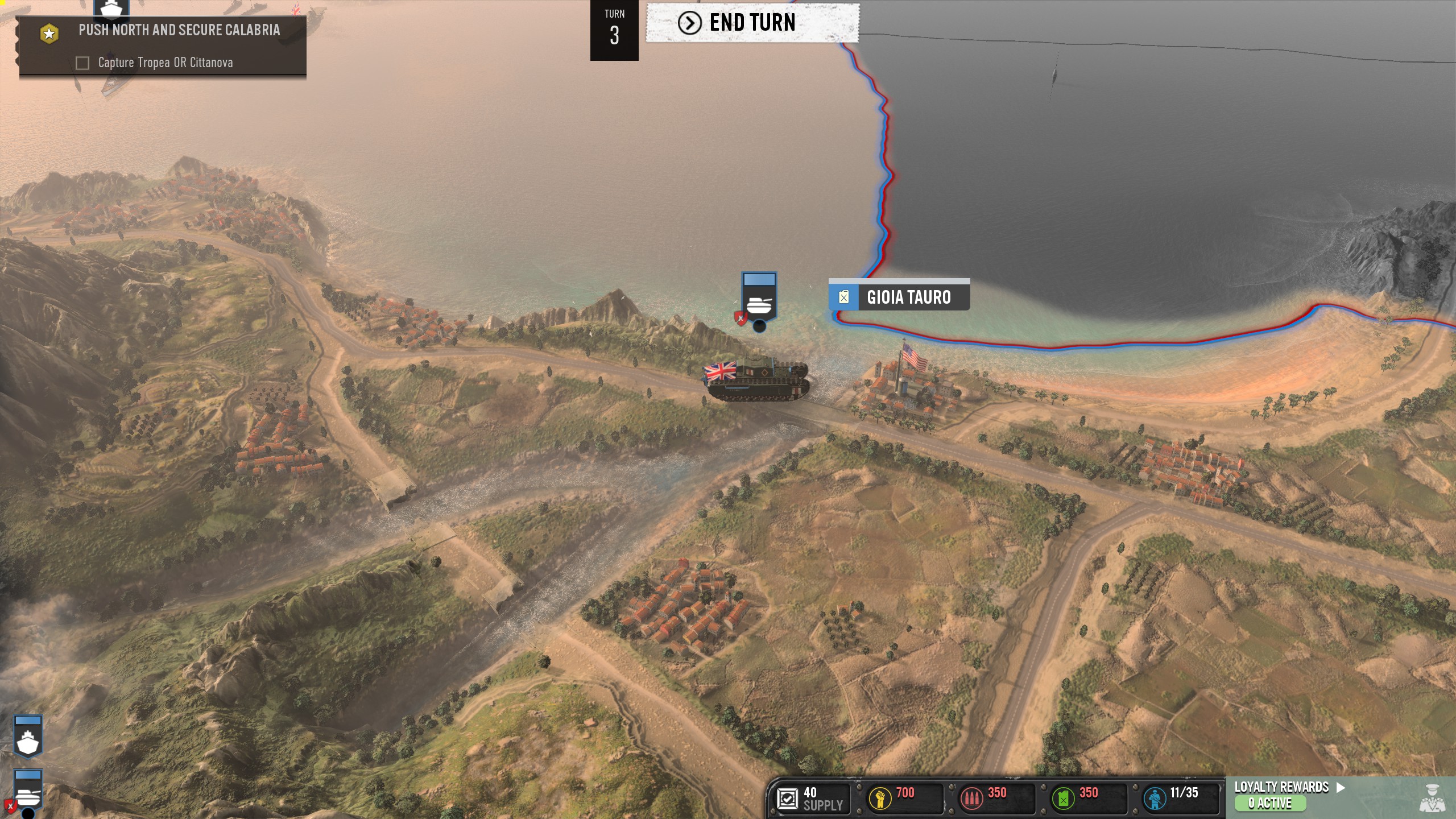The image size is (1456, 819).
Task: Open the commander officer icon beside Loyalty Rewards
Action: coord(1433,797)
